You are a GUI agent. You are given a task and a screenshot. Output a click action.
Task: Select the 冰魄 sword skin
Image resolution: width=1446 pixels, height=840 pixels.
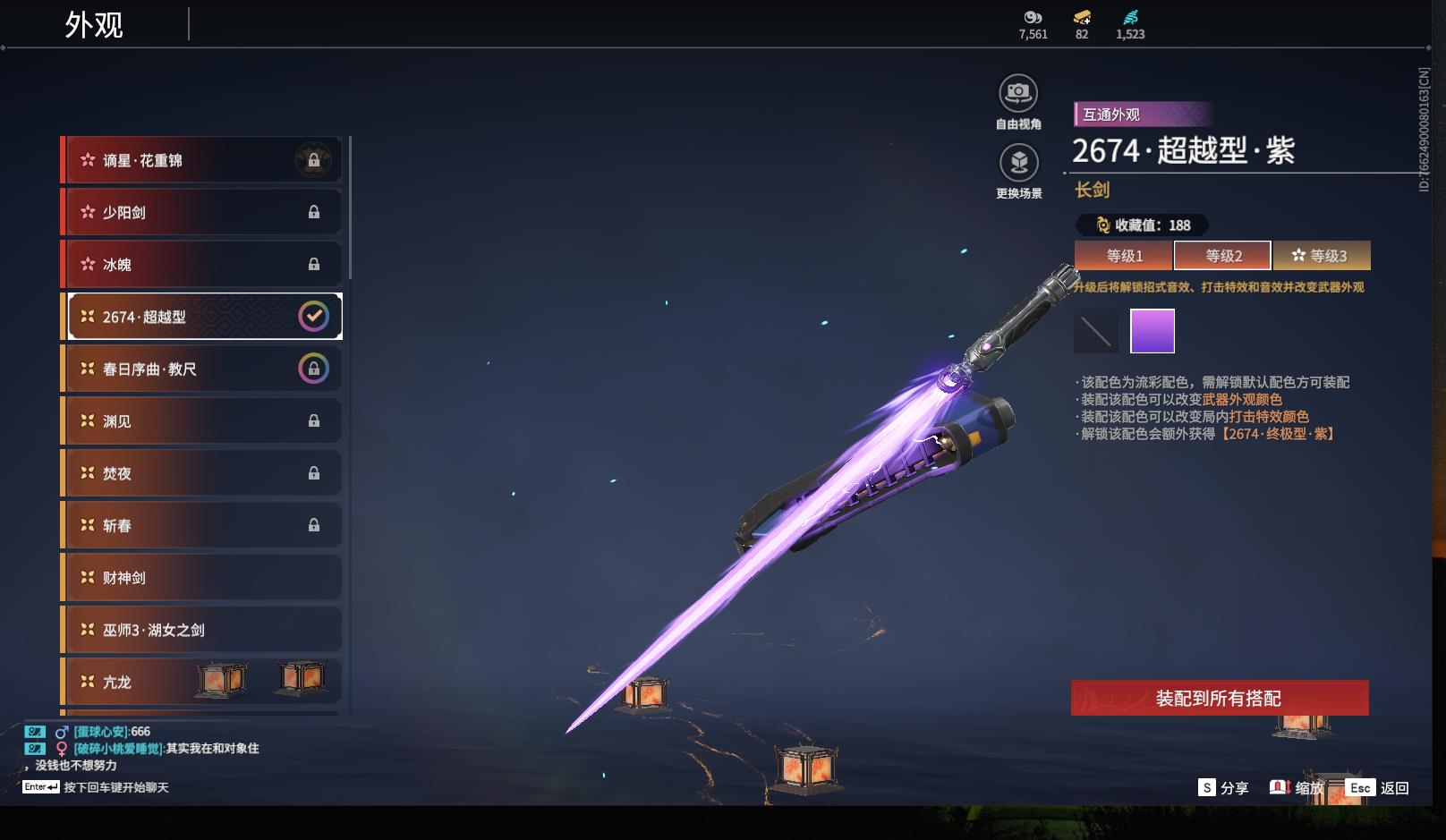[x=202, y=264]
